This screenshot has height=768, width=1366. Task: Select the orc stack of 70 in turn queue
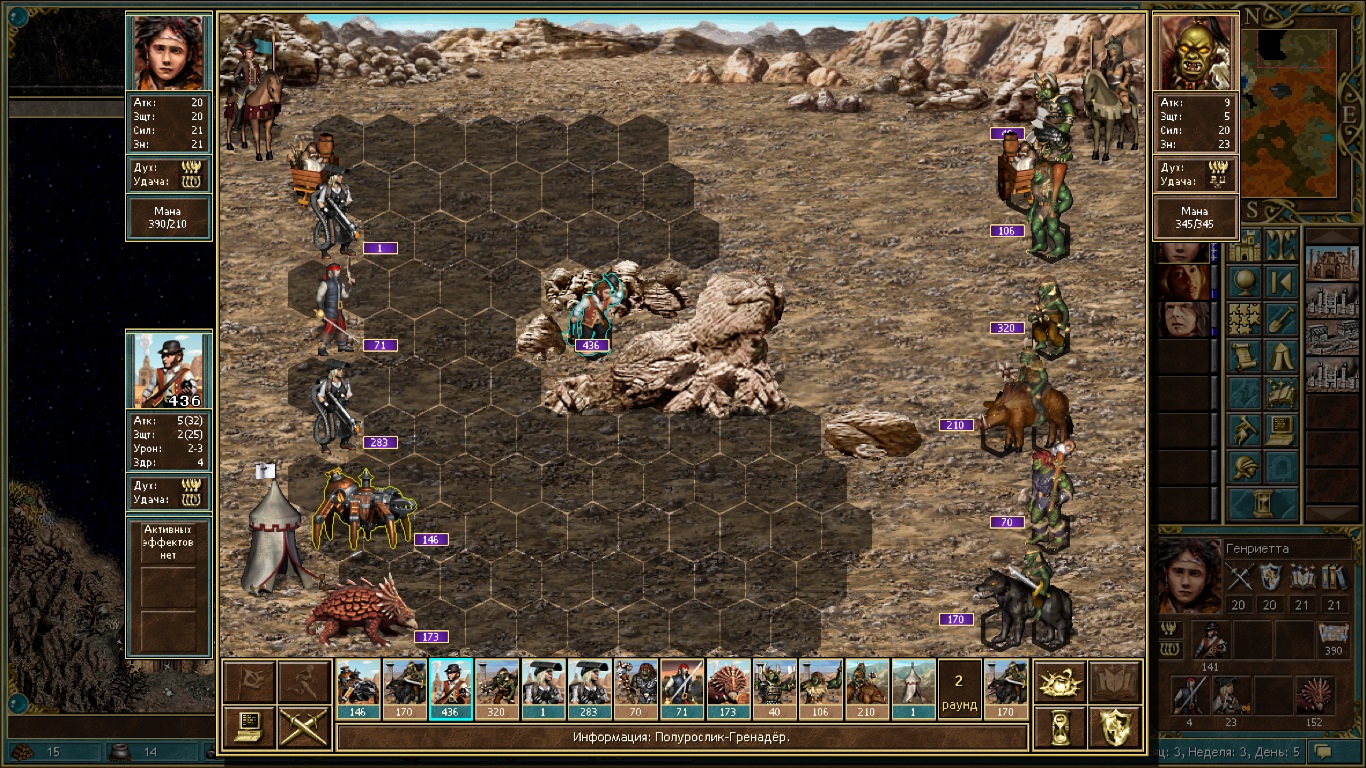click(635, 688)
